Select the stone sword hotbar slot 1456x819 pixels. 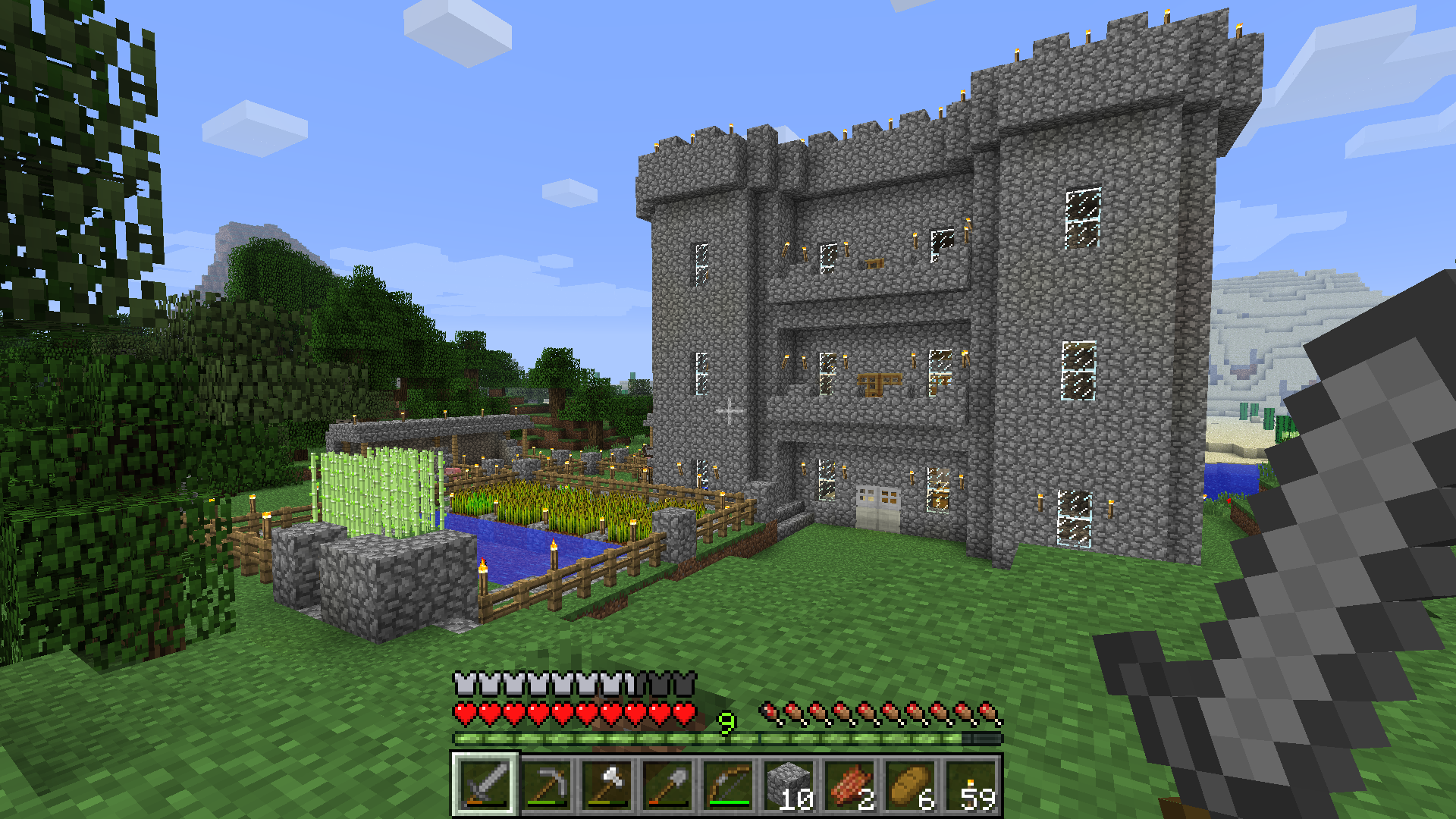[485, 784]
